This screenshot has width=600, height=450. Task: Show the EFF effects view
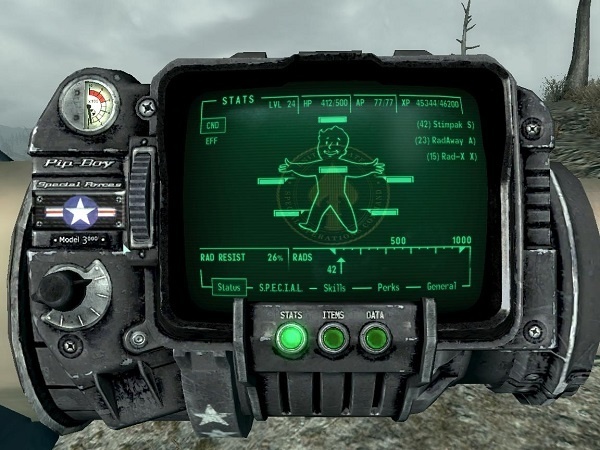[212, 142]
